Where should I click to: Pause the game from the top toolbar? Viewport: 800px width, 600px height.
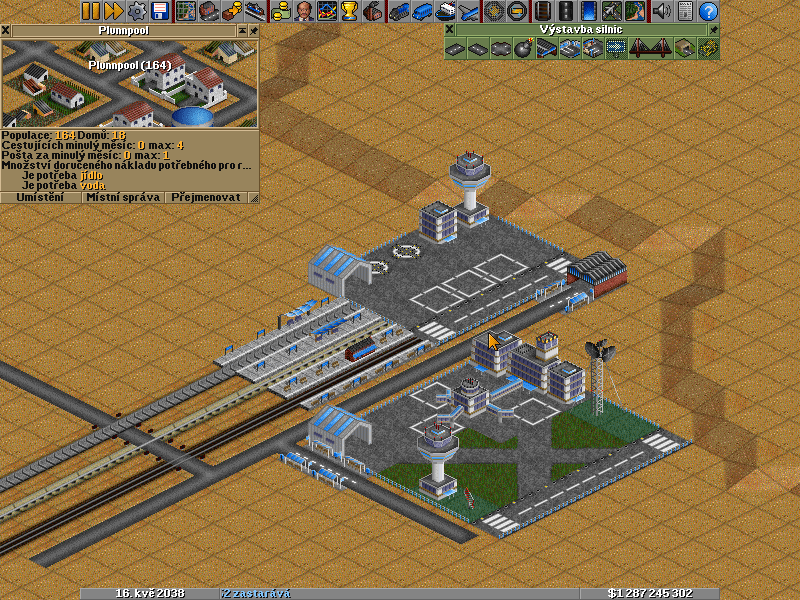click(90, 11)
